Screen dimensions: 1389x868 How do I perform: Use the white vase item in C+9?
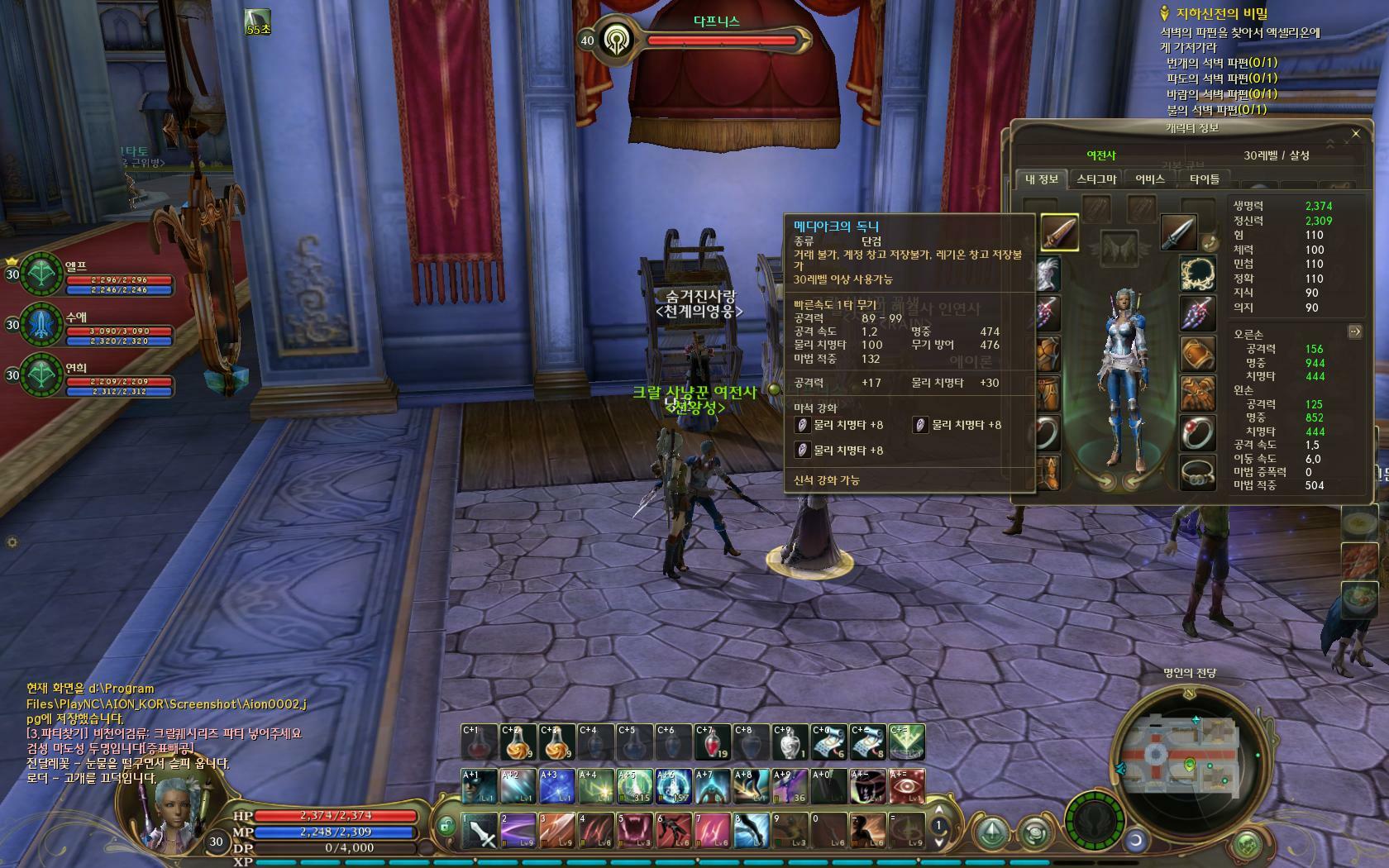[x=790, y=742]
